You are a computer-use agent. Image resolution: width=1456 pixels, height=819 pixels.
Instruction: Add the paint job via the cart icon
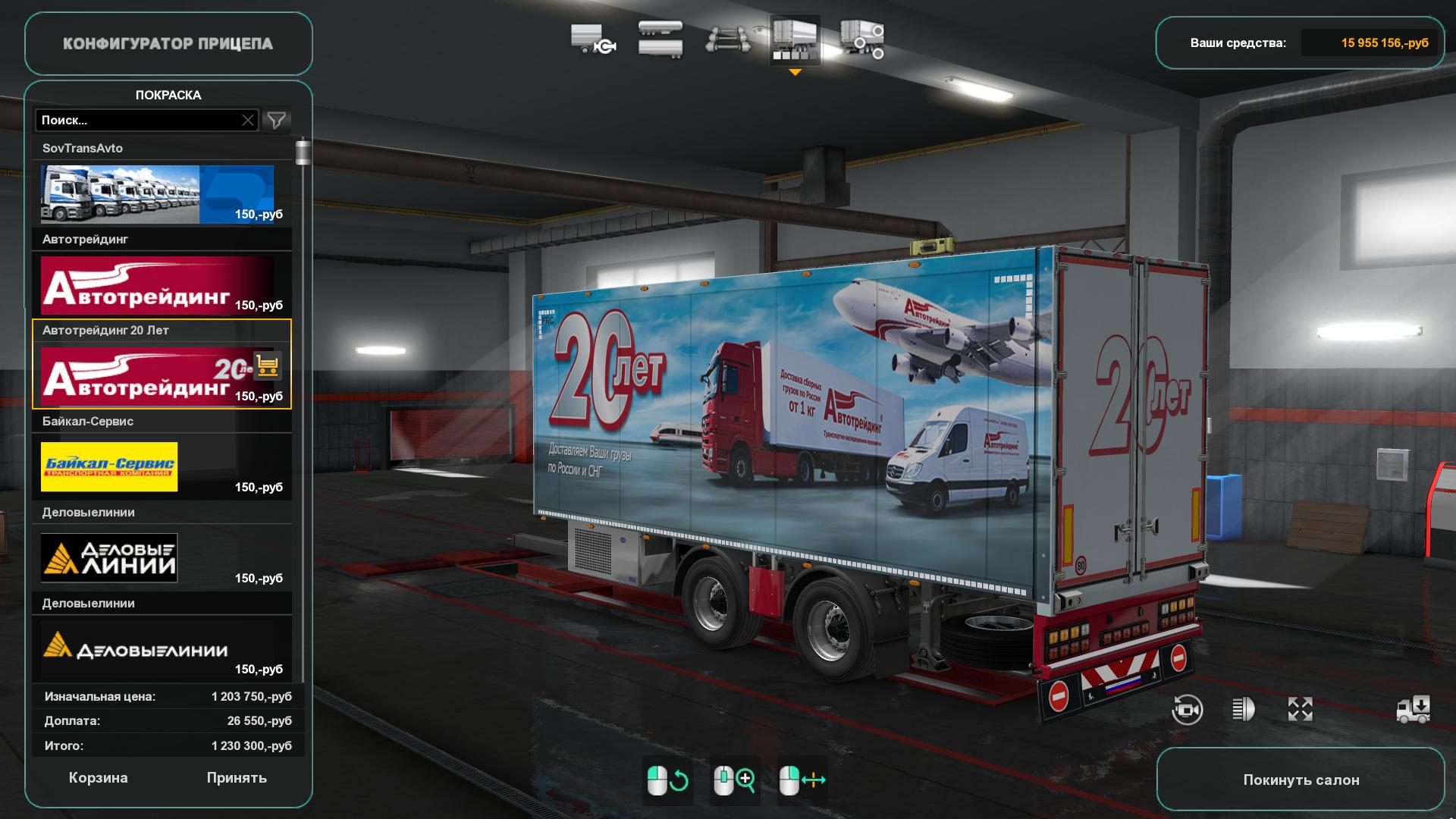pyautogui.click(x=267, y=366)
